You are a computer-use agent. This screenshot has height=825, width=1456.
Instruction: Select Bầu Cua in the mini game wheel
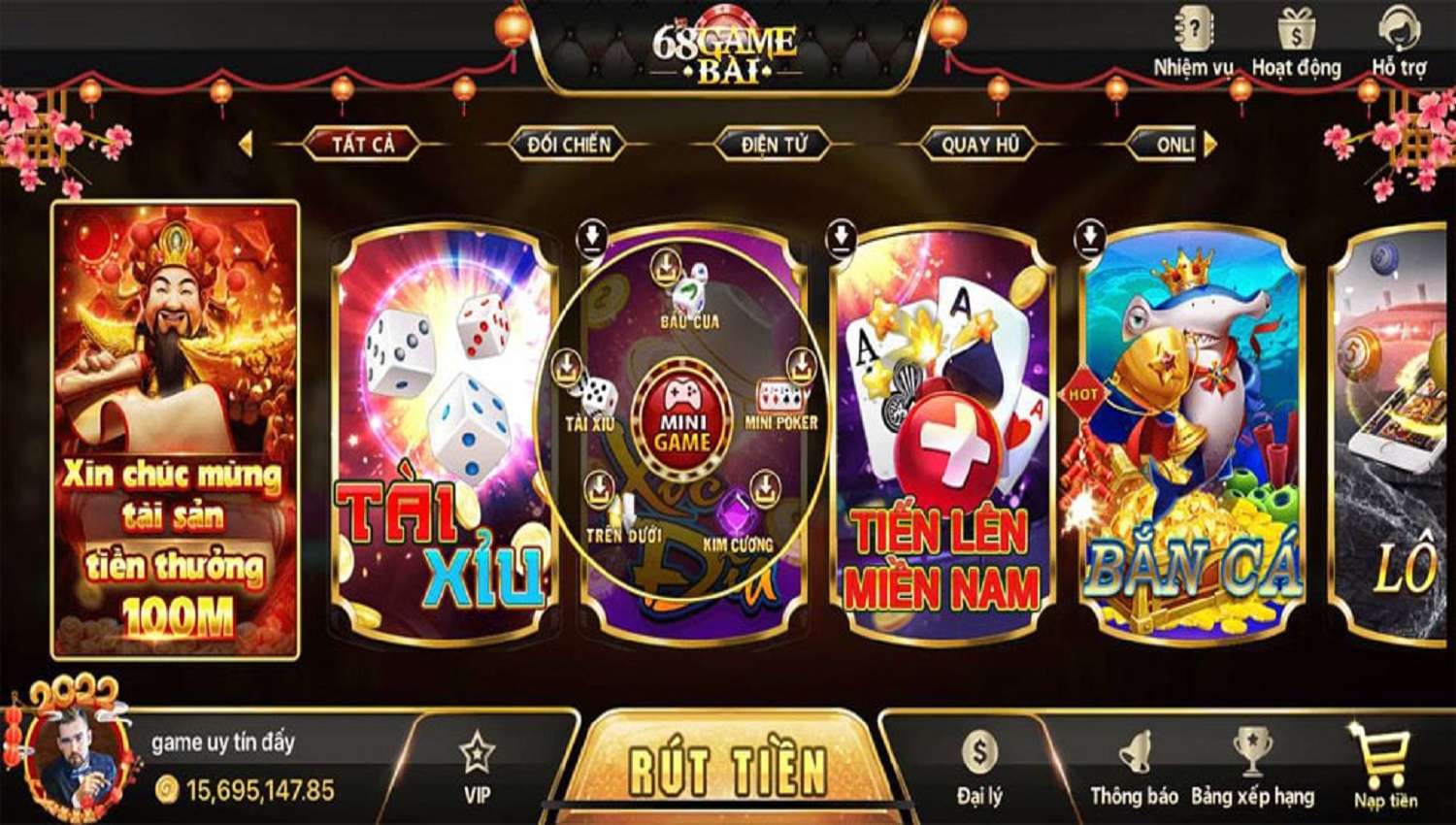click(689, 297)
